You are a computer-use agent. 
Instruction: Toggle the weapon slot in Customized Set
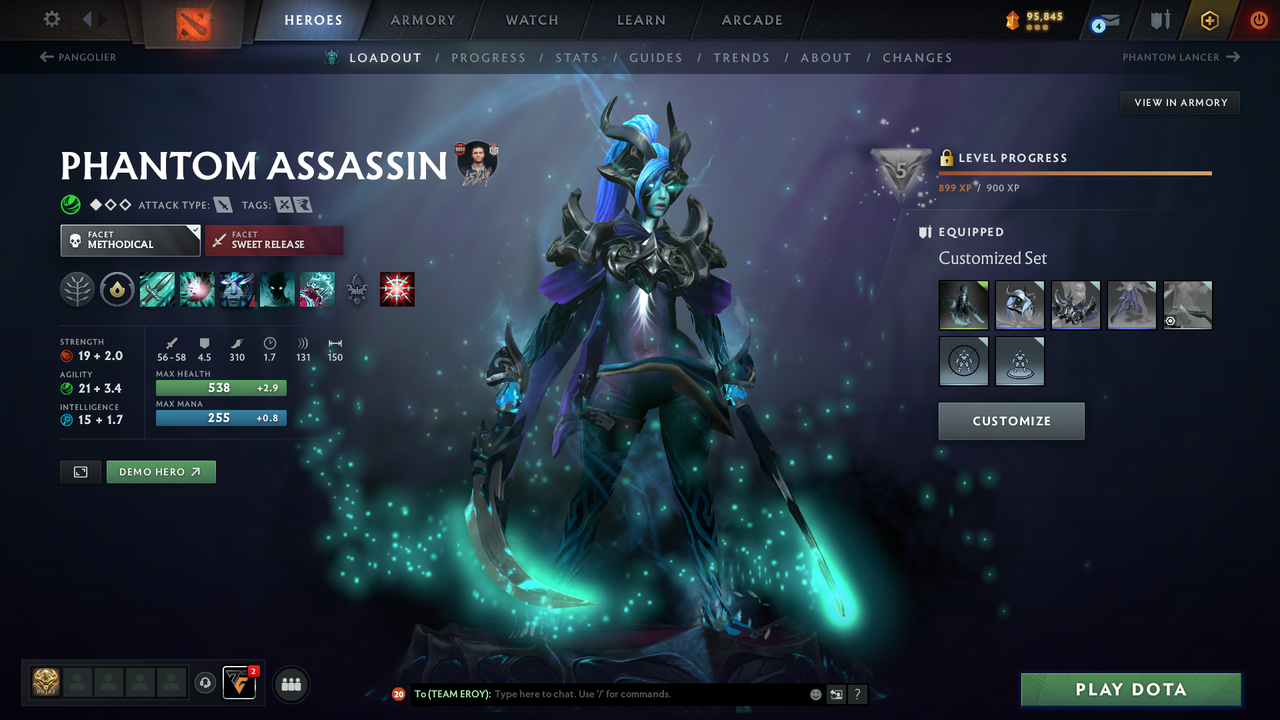[1187, 305]
